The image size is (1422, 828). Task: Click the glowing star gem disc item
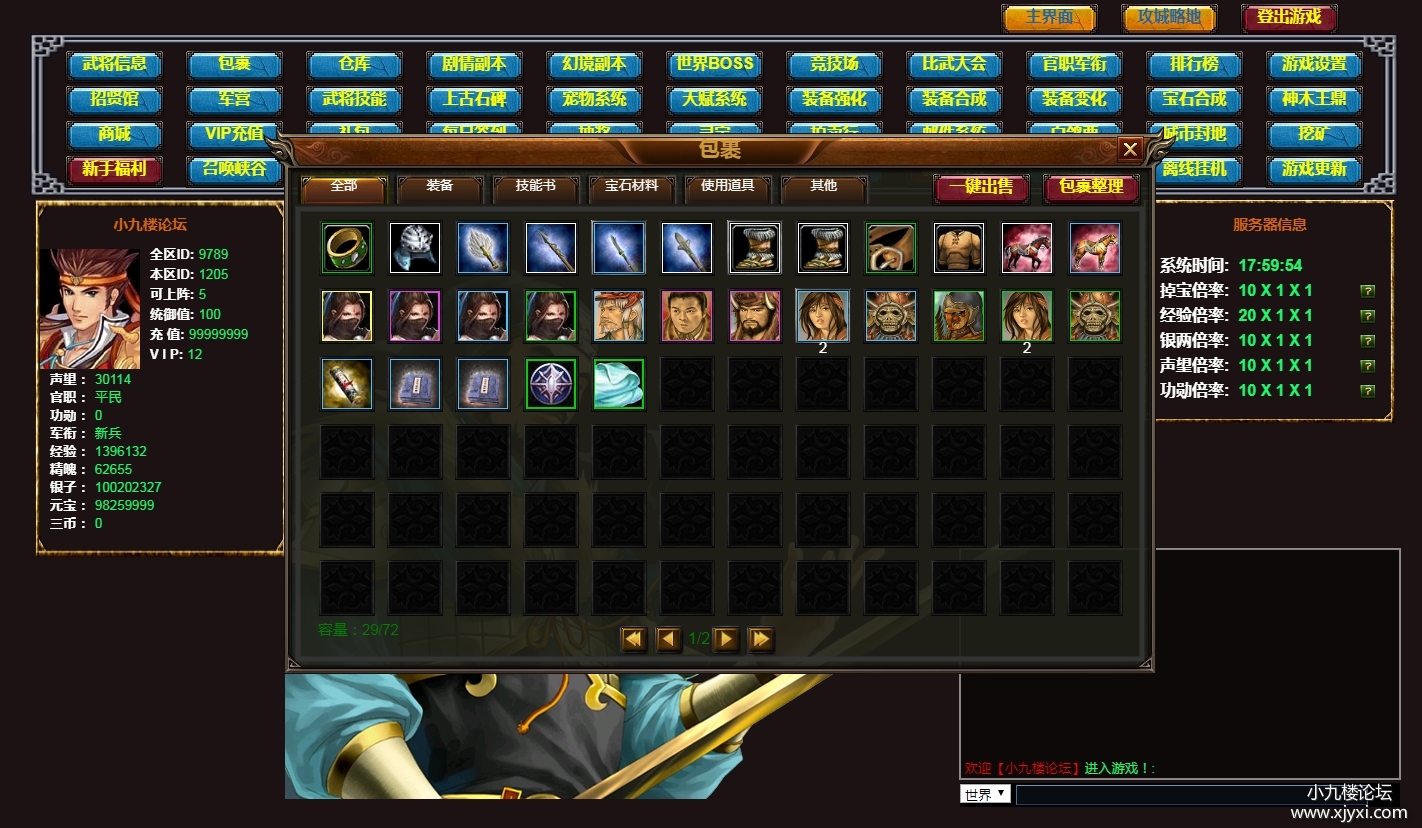click(x=551, y=384)
